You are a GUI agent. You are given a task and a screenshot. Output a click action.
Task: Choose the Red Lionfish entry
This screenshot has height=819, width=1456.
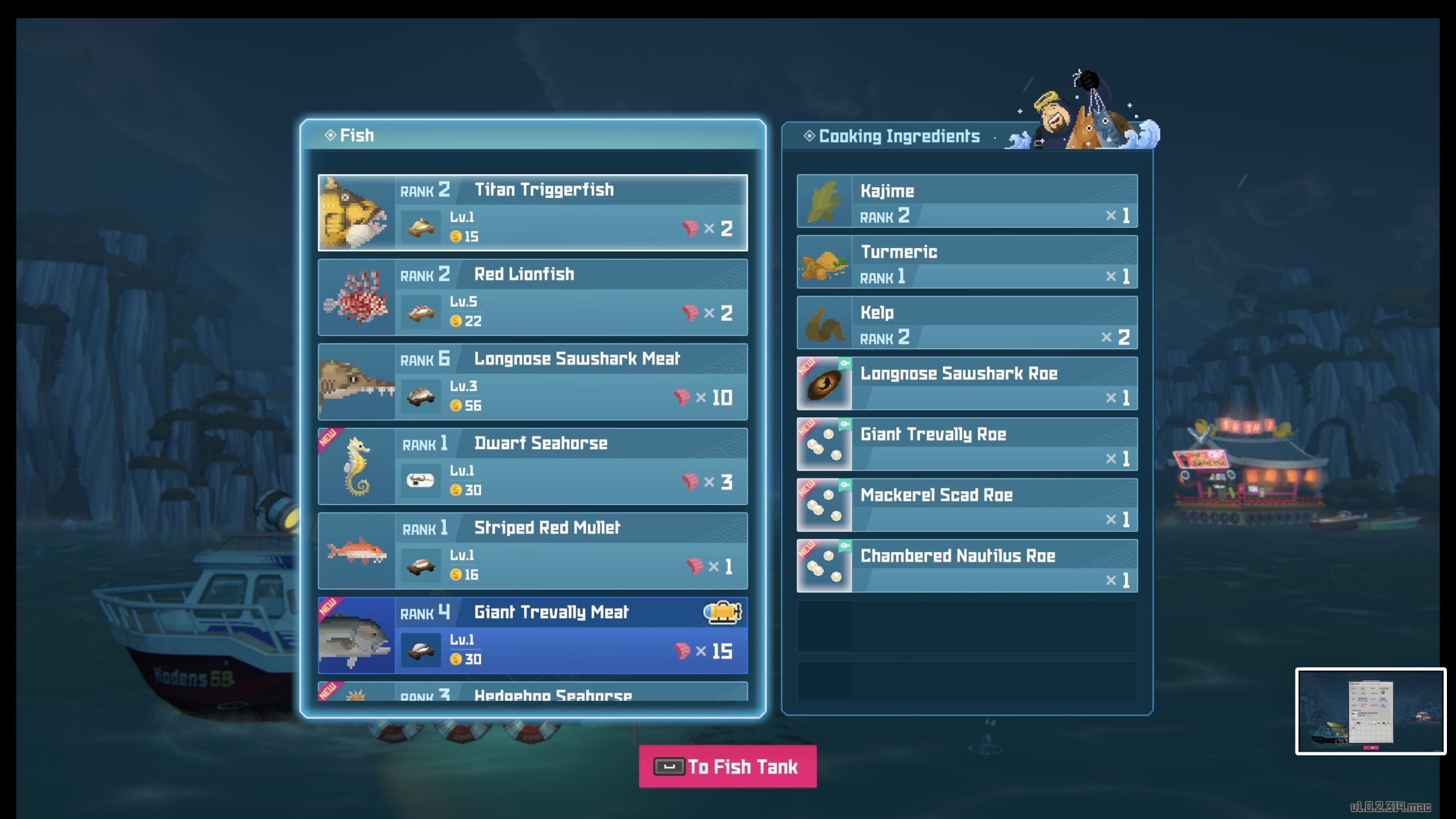[532, 297]
